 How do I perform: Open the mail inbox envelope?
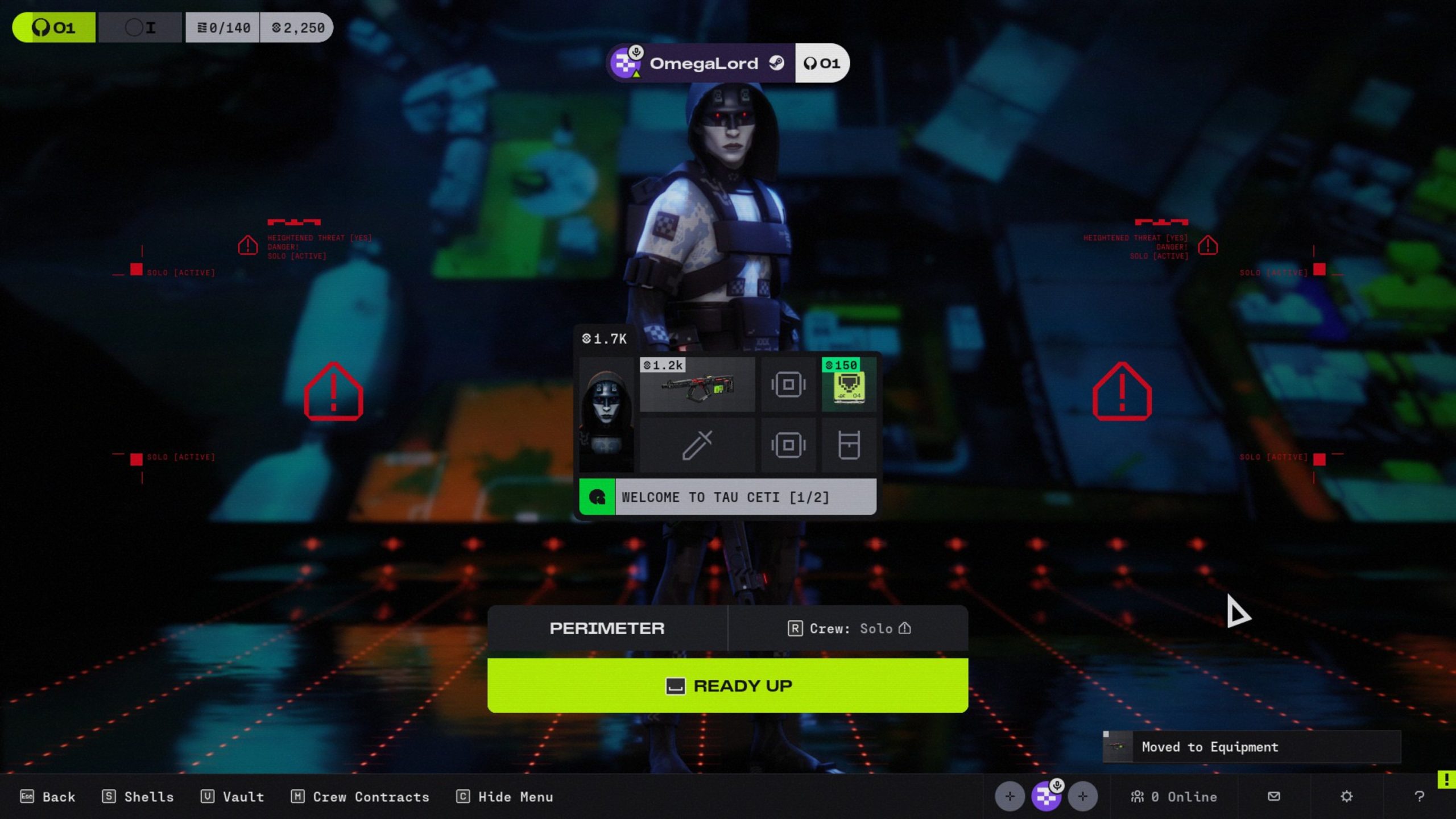(1274, 796)
